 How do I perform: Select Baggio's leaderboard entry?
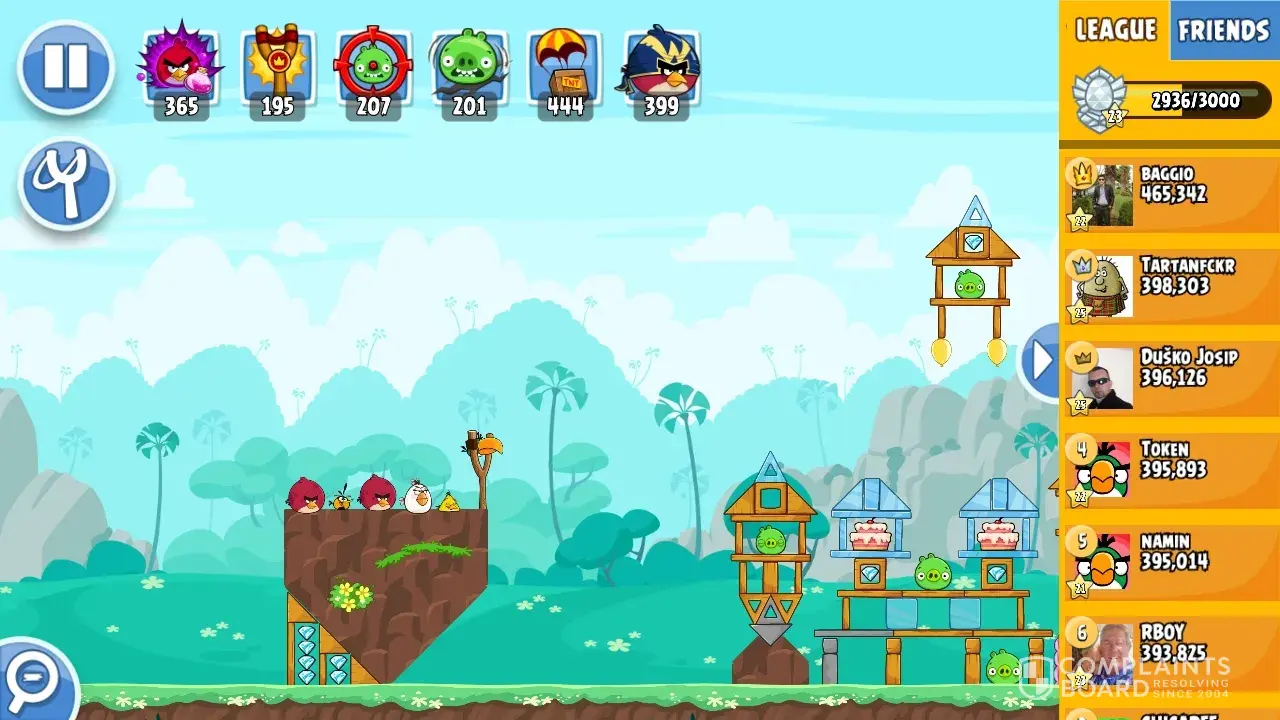[1170, 194]
